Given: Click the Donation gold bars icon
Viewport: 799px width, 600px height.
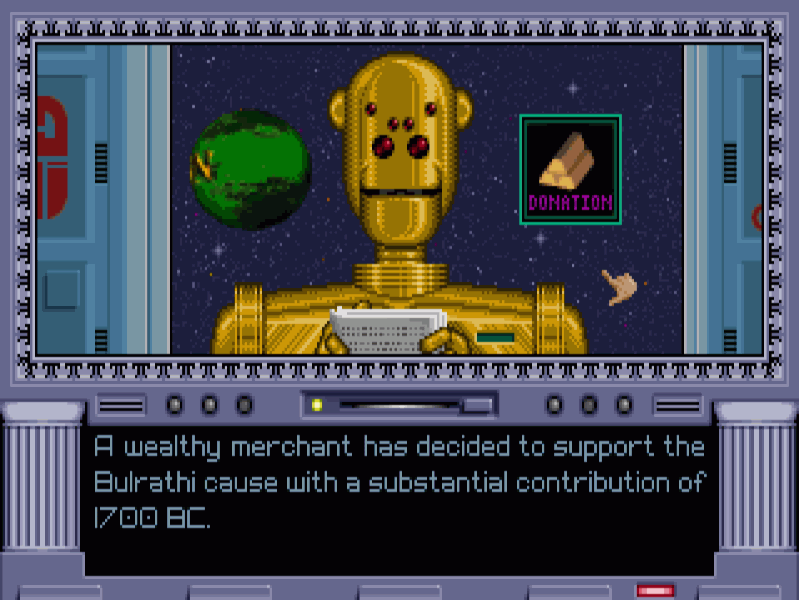Looking at the screenshot, I should [570, 168].
